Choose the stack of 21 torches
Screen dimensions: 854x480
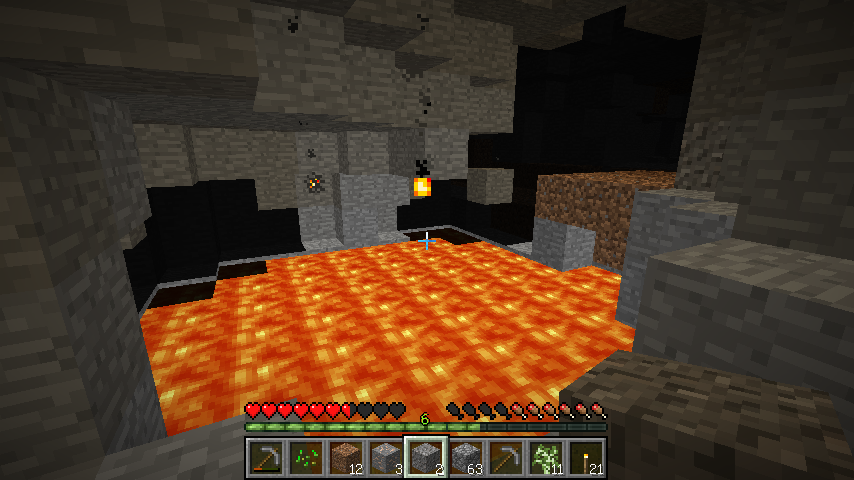[585, 458]
